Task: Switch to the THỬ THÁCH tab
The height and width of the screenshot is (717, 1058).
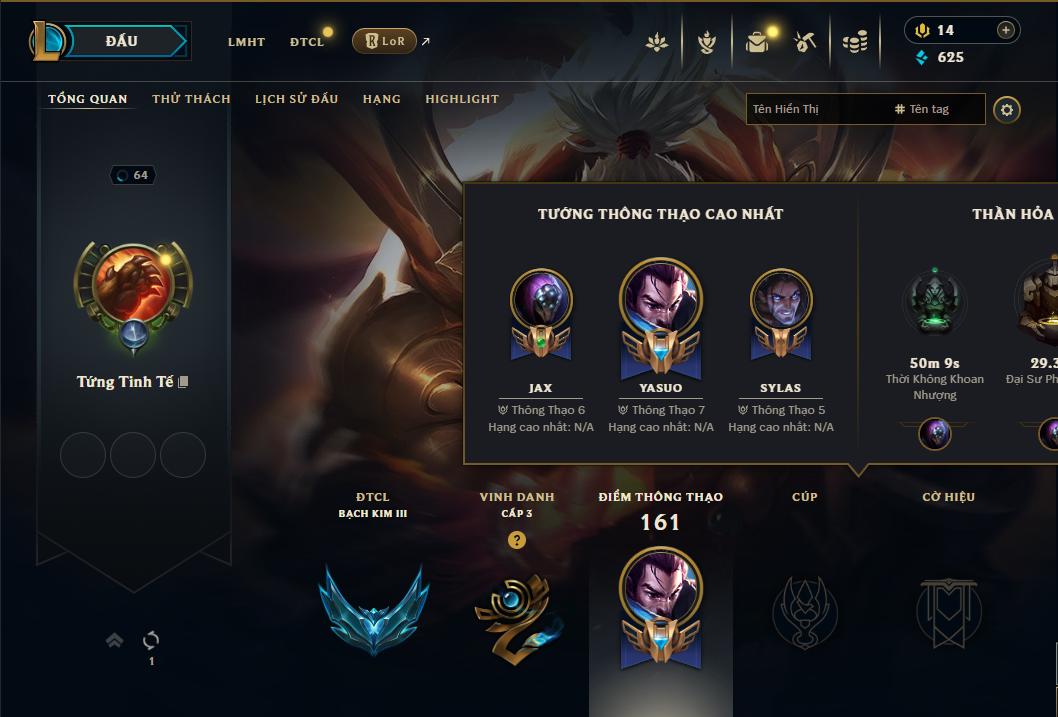Action: click(191, 99)
